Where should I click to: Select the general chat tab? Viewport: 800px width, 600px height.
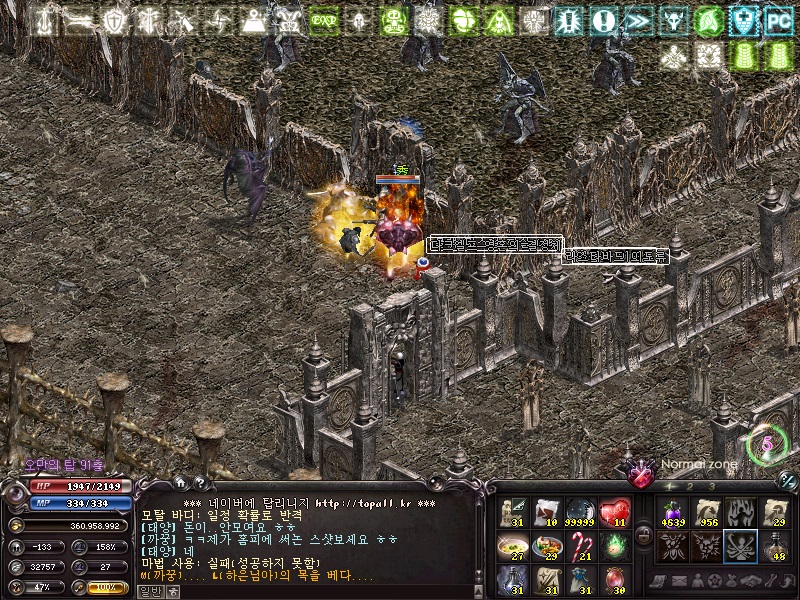tap(149, 591)
